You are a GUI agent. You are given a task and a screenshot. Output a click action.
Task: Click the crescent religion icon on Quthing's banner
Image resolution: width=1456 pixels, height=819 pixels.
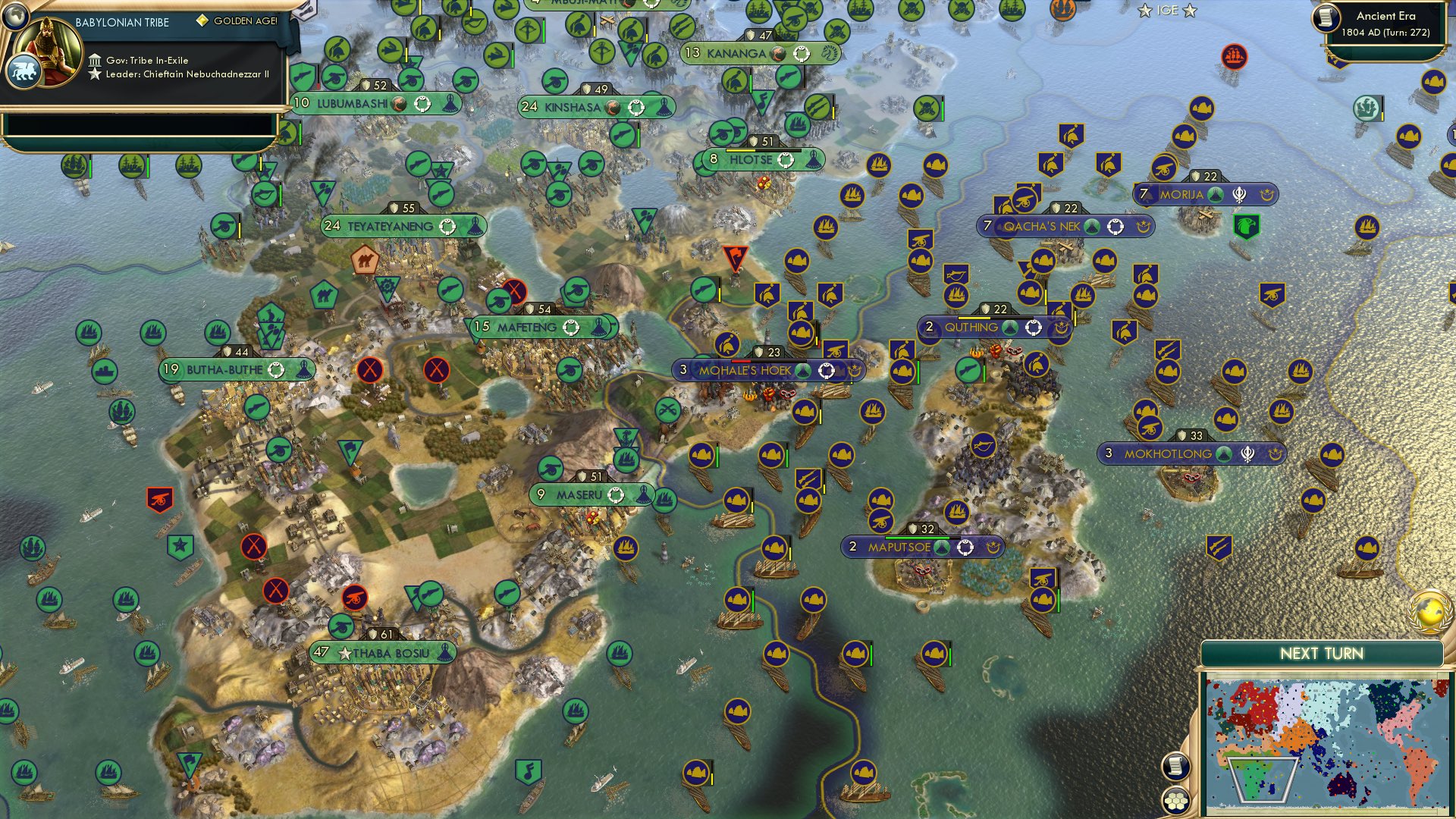click(1060, 327)
